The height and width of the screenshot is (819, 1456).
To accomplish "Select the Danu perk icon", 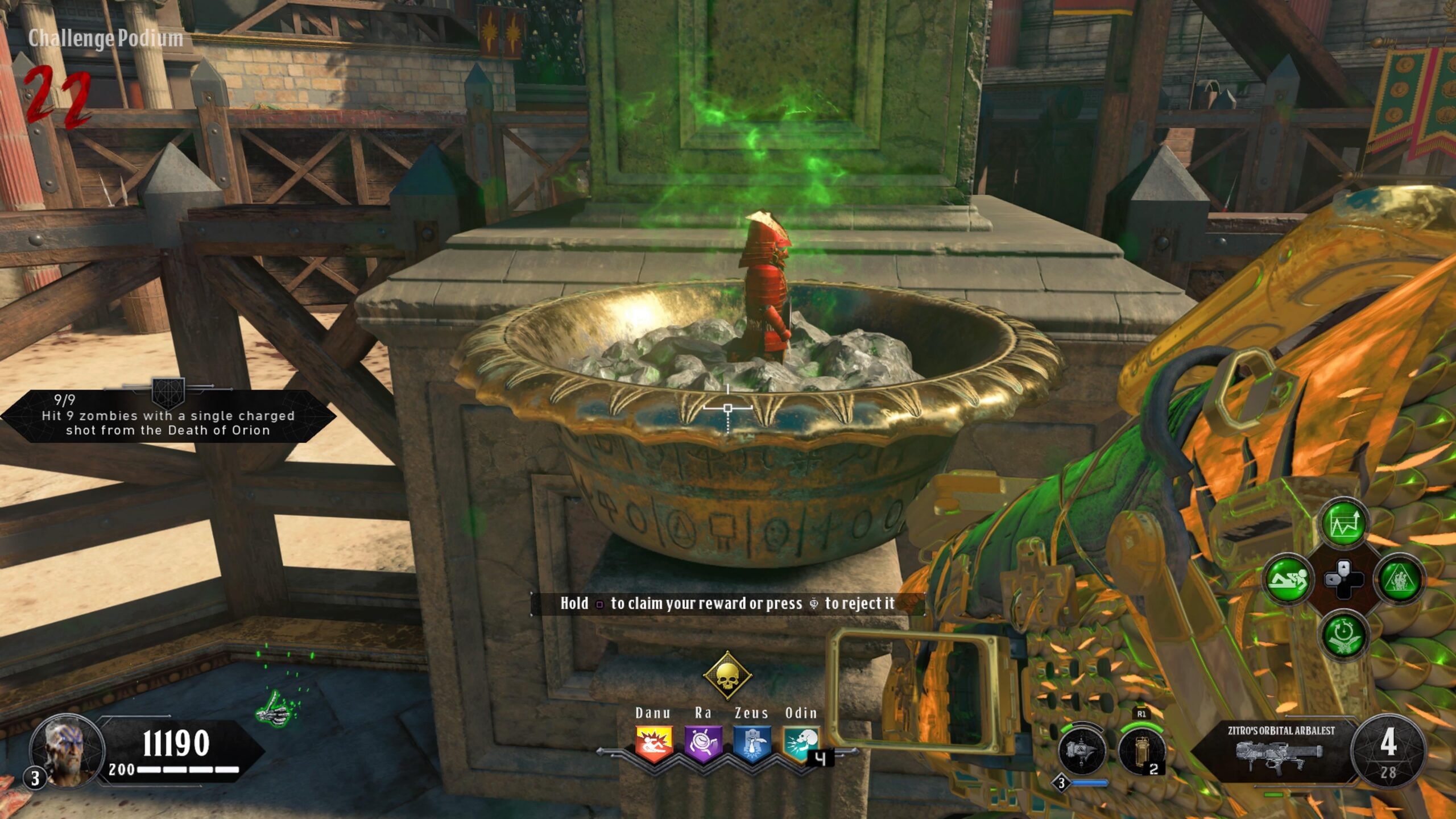I will [654, 744].
